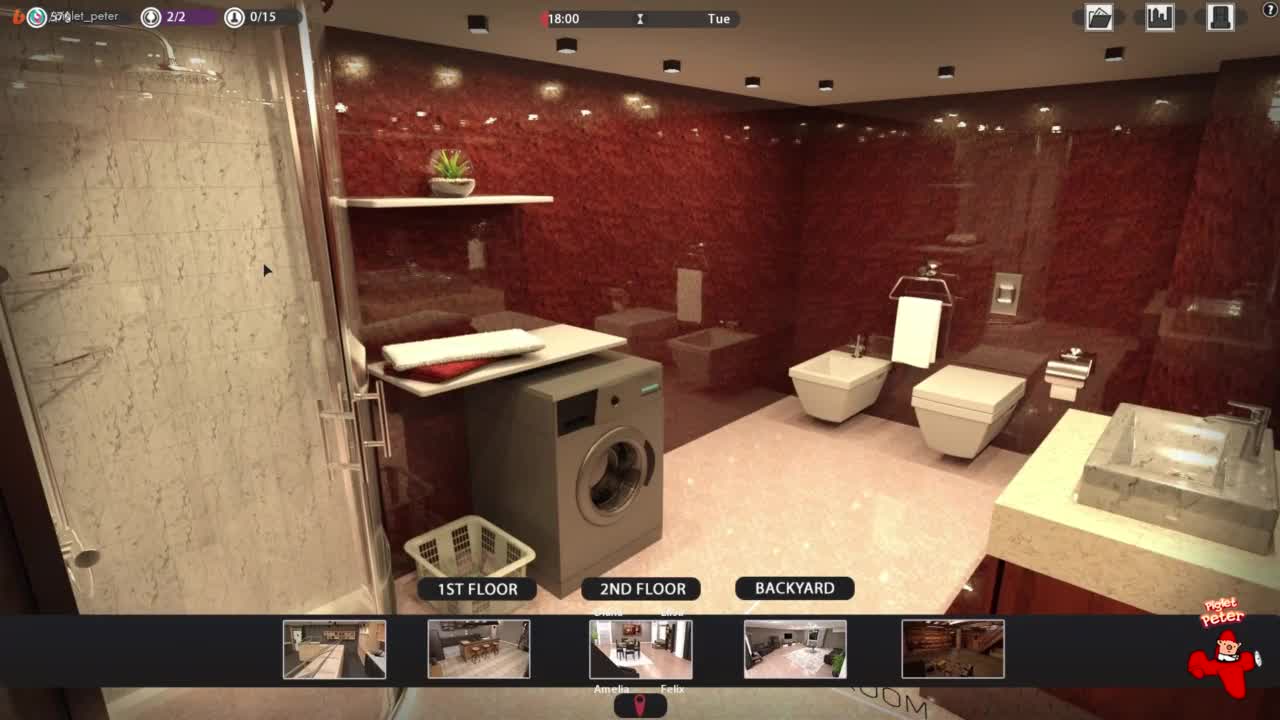Screen dimensions: 1280x720
Task: Open the question mark help button
Action: (1270, 10)
